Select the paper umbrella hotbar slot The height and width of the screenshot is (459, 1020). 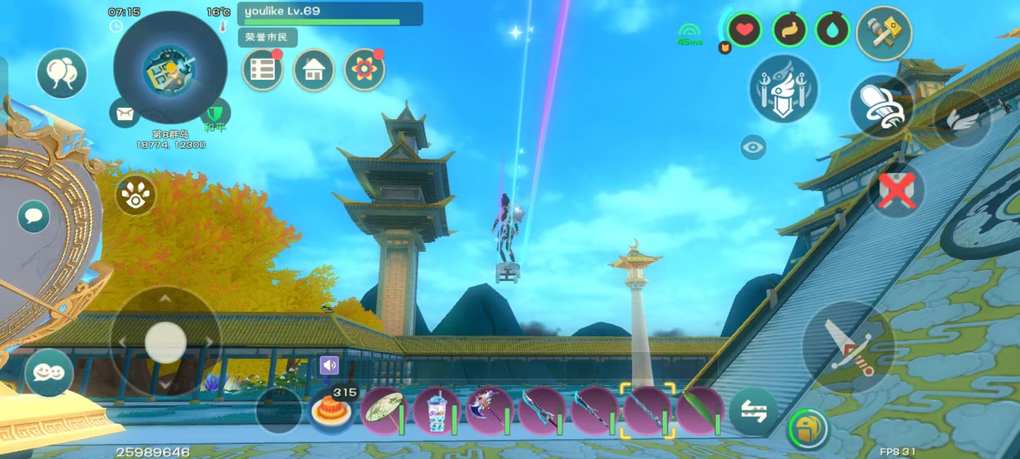[384, 410]
